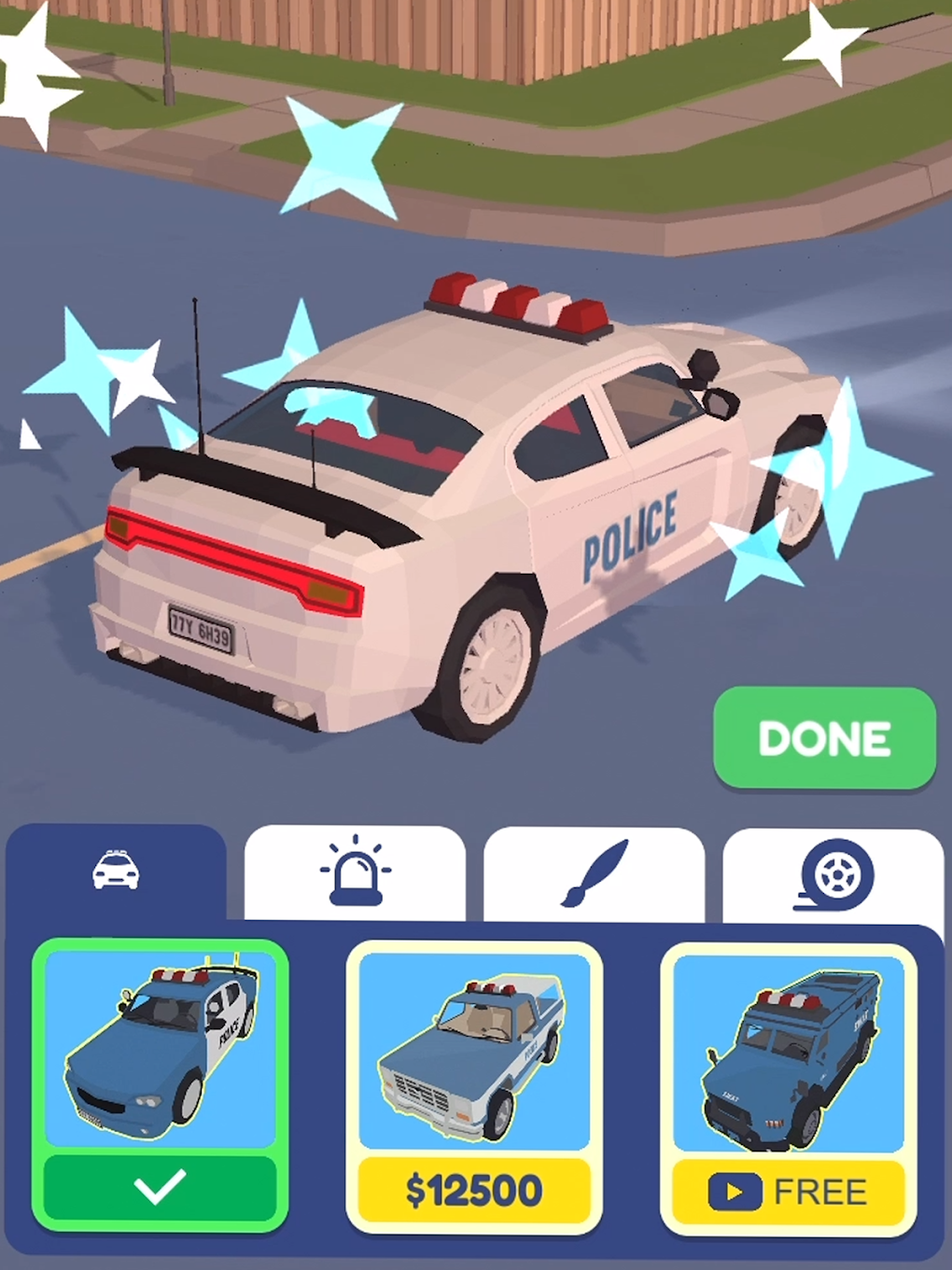
Task: Open the wheel rims tab
Action: 833,875
